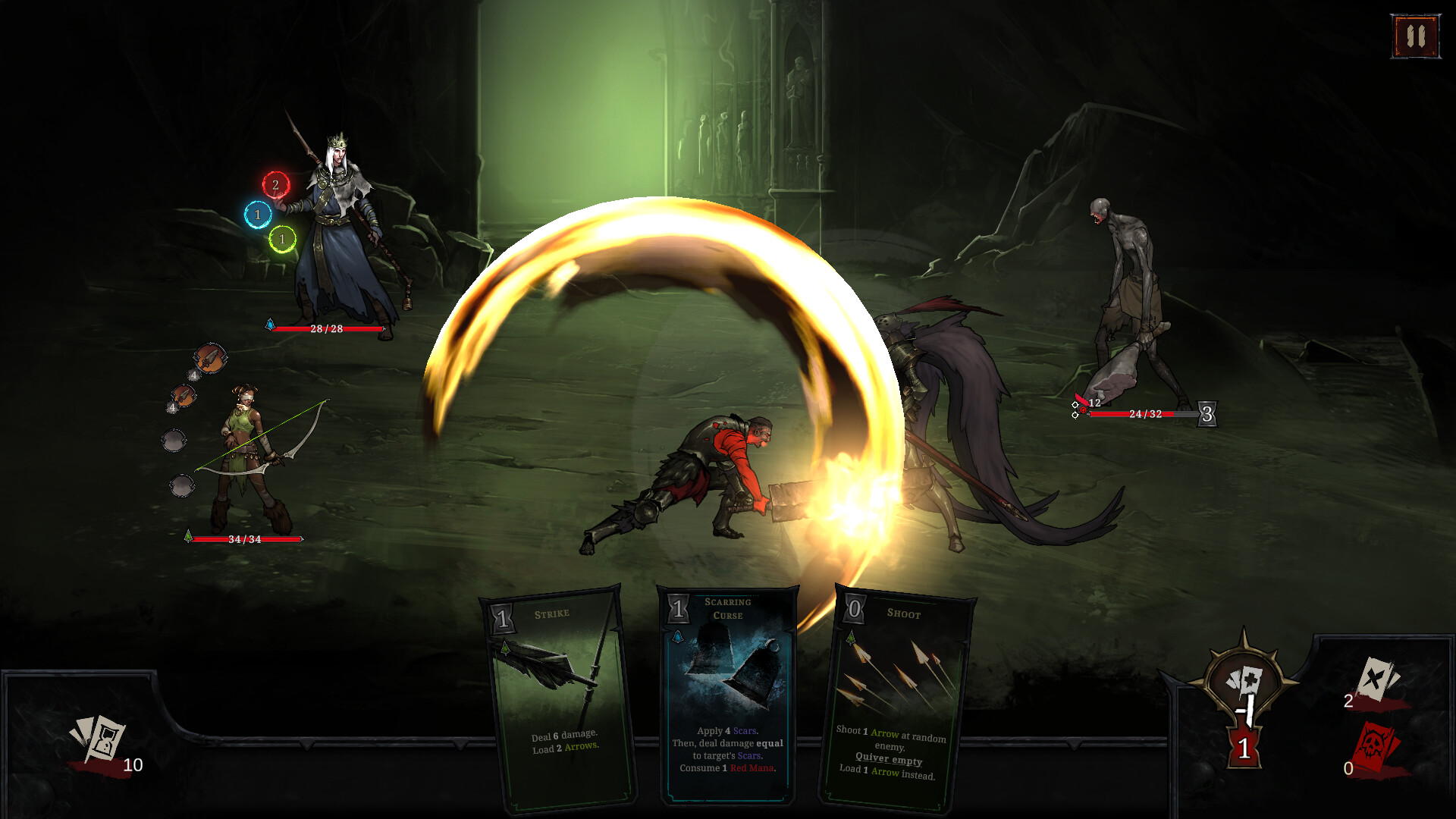
Task: Select the white-haired mage character
Action: tap(337, 227)
